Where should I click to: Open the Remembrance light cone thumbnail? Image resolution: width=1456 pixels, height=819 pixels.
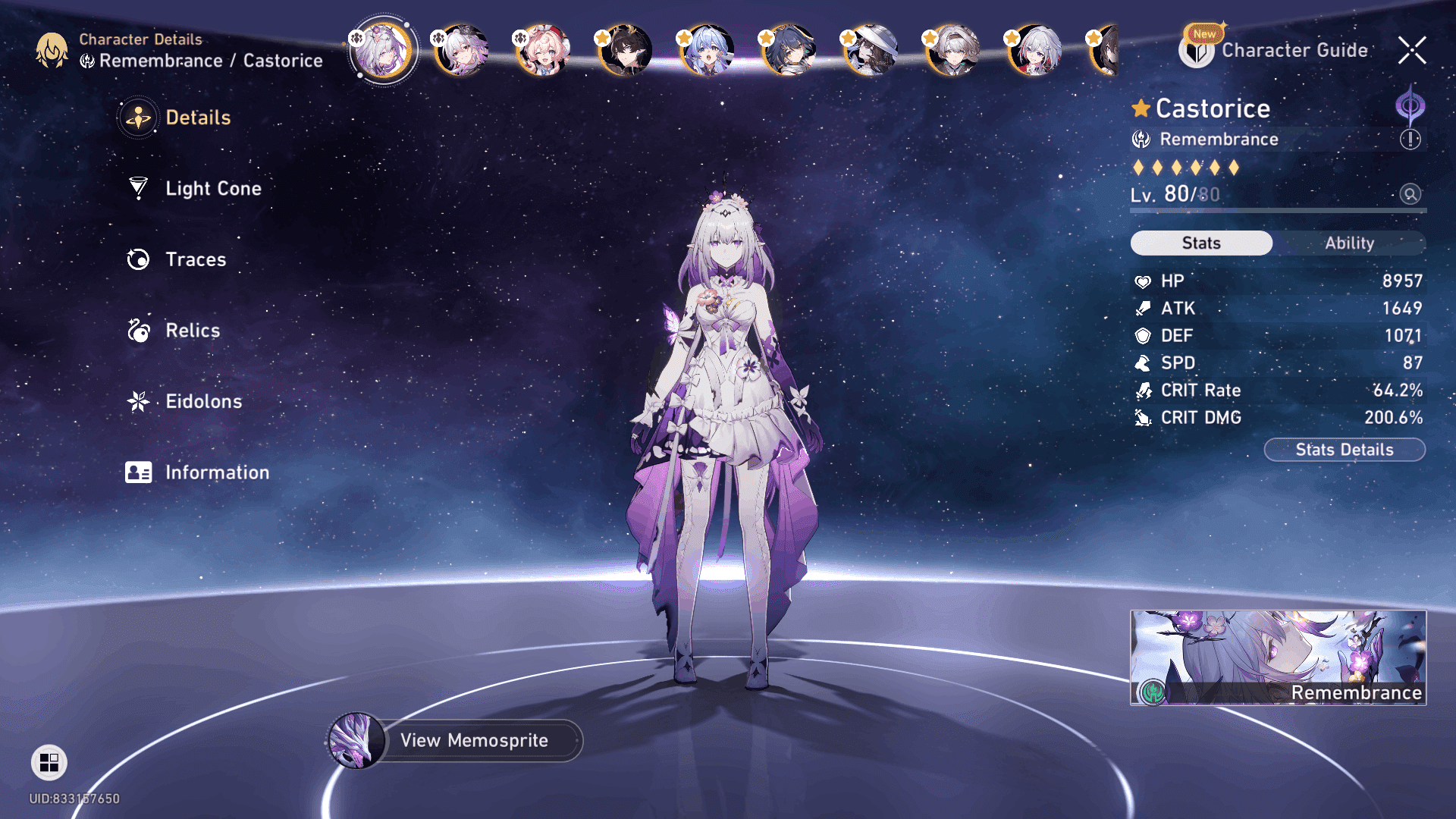tap(1278, 657)
